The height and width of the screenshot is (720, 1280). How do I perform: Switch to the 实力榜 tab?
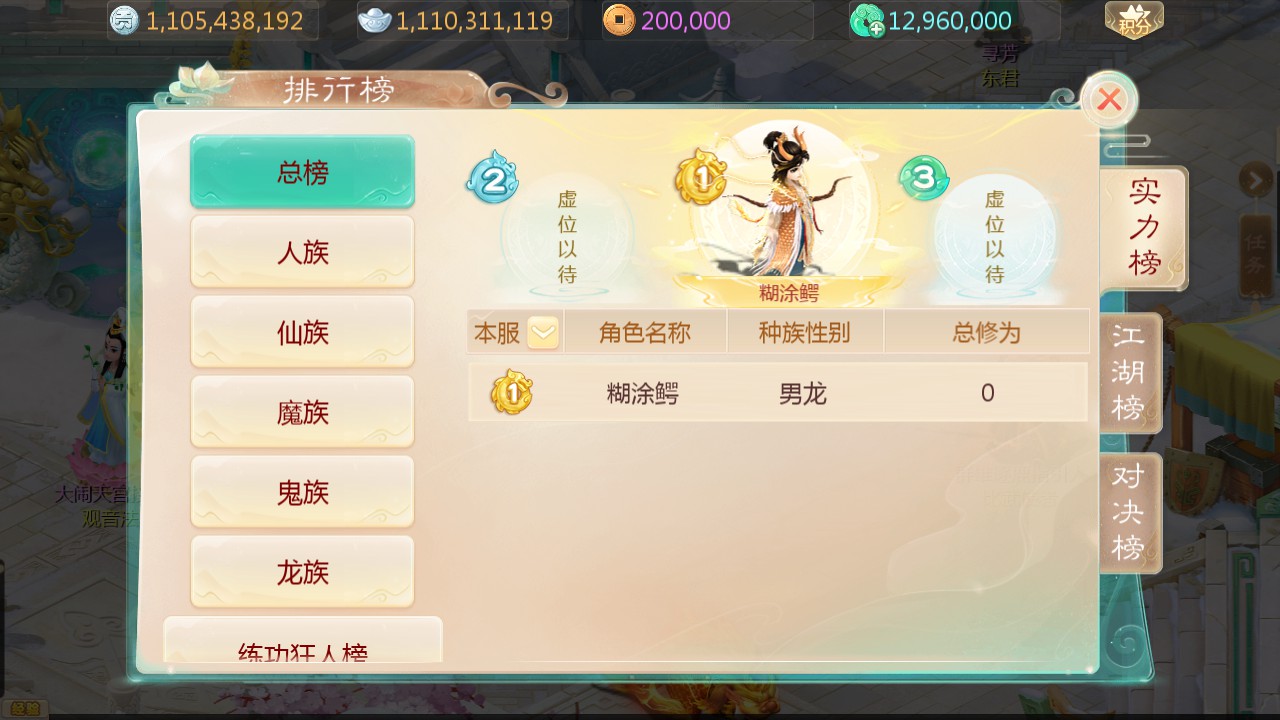coord(1147,227)
